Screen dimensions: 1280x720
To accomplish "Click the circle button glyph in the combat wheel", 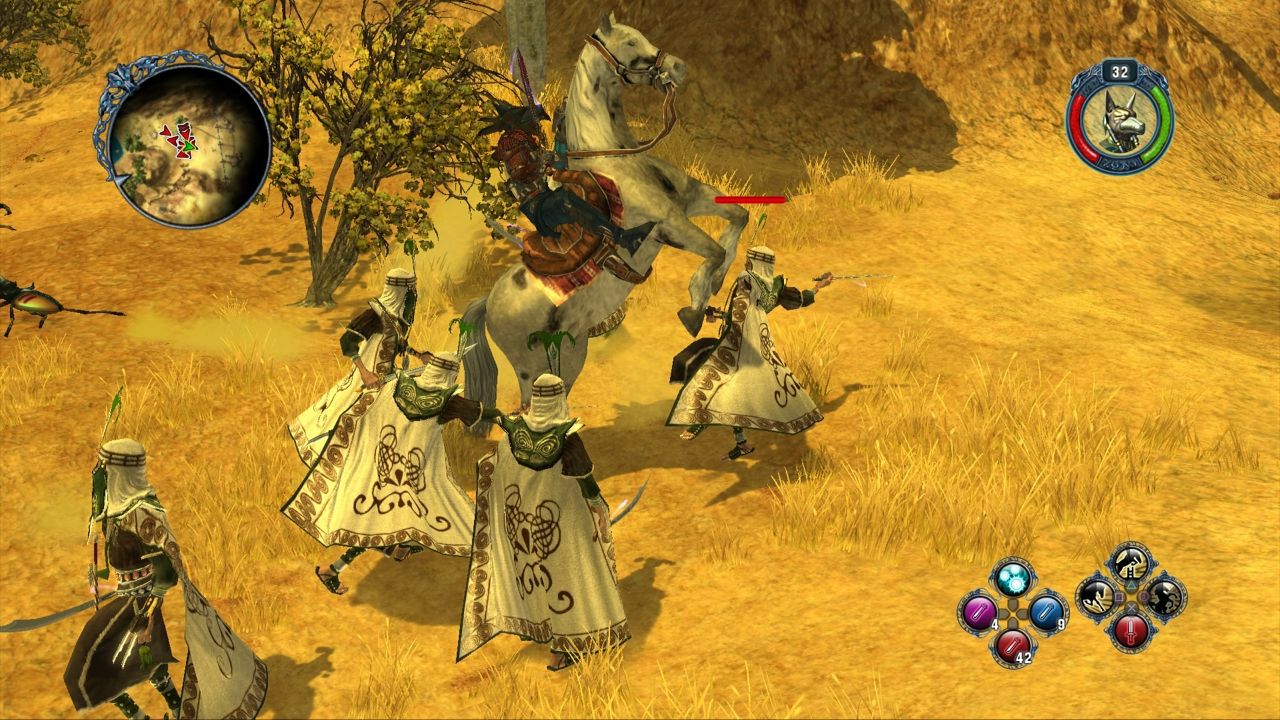I will (1144, 597).
